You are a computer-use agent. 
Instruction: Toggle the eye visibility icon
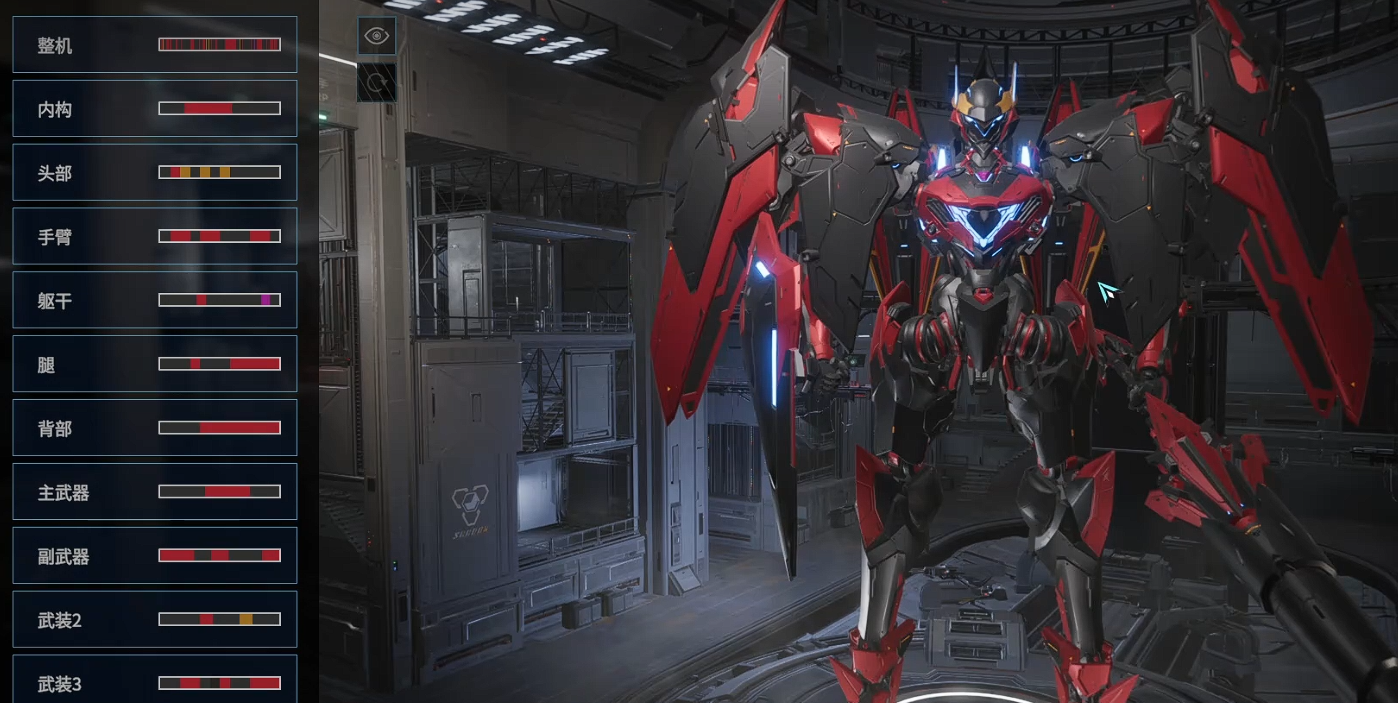377,36
